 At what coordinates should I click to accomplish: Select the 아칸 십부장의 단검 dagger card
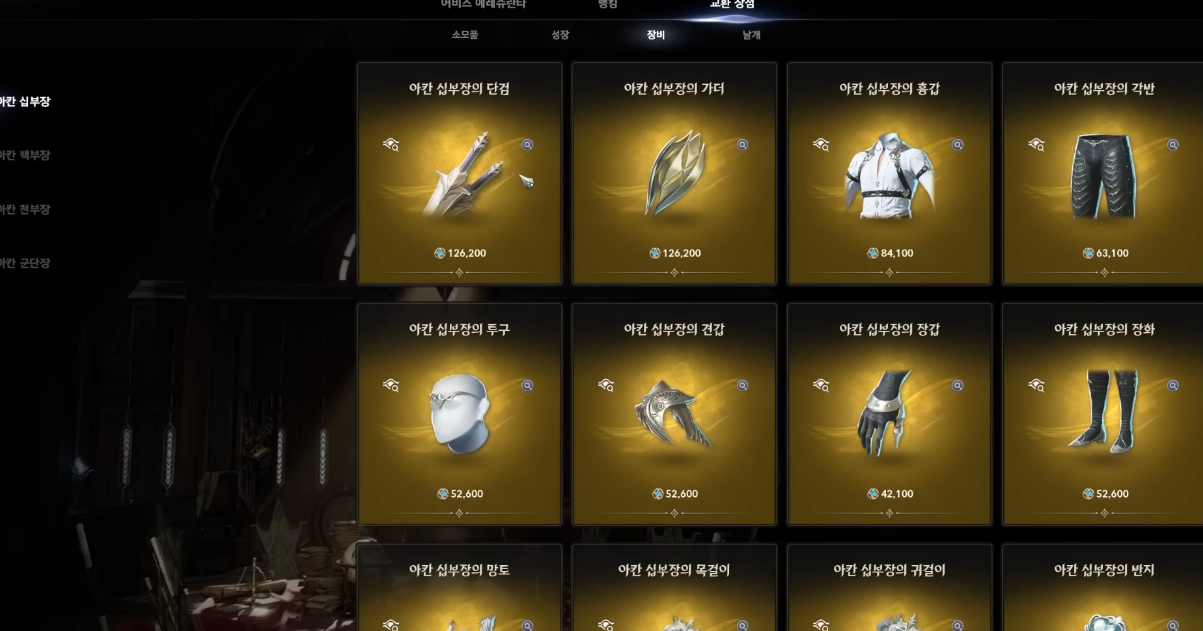point(459,174)
